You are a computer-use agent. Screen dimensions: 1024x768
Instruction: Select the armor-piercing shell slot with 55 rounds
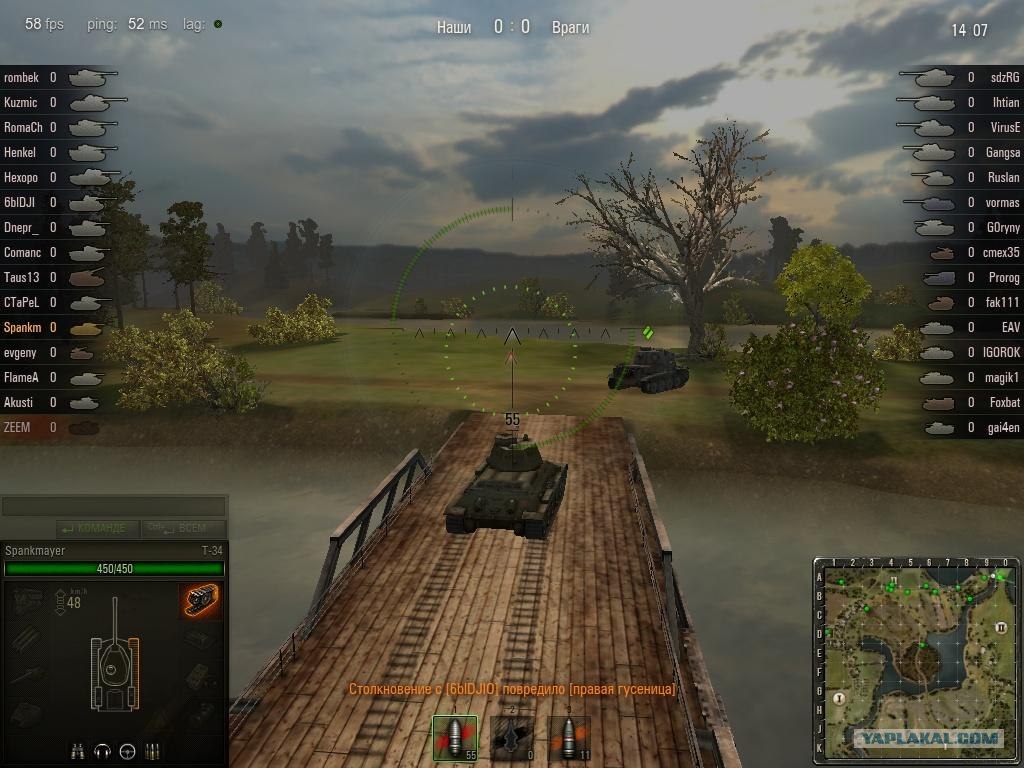454,738
